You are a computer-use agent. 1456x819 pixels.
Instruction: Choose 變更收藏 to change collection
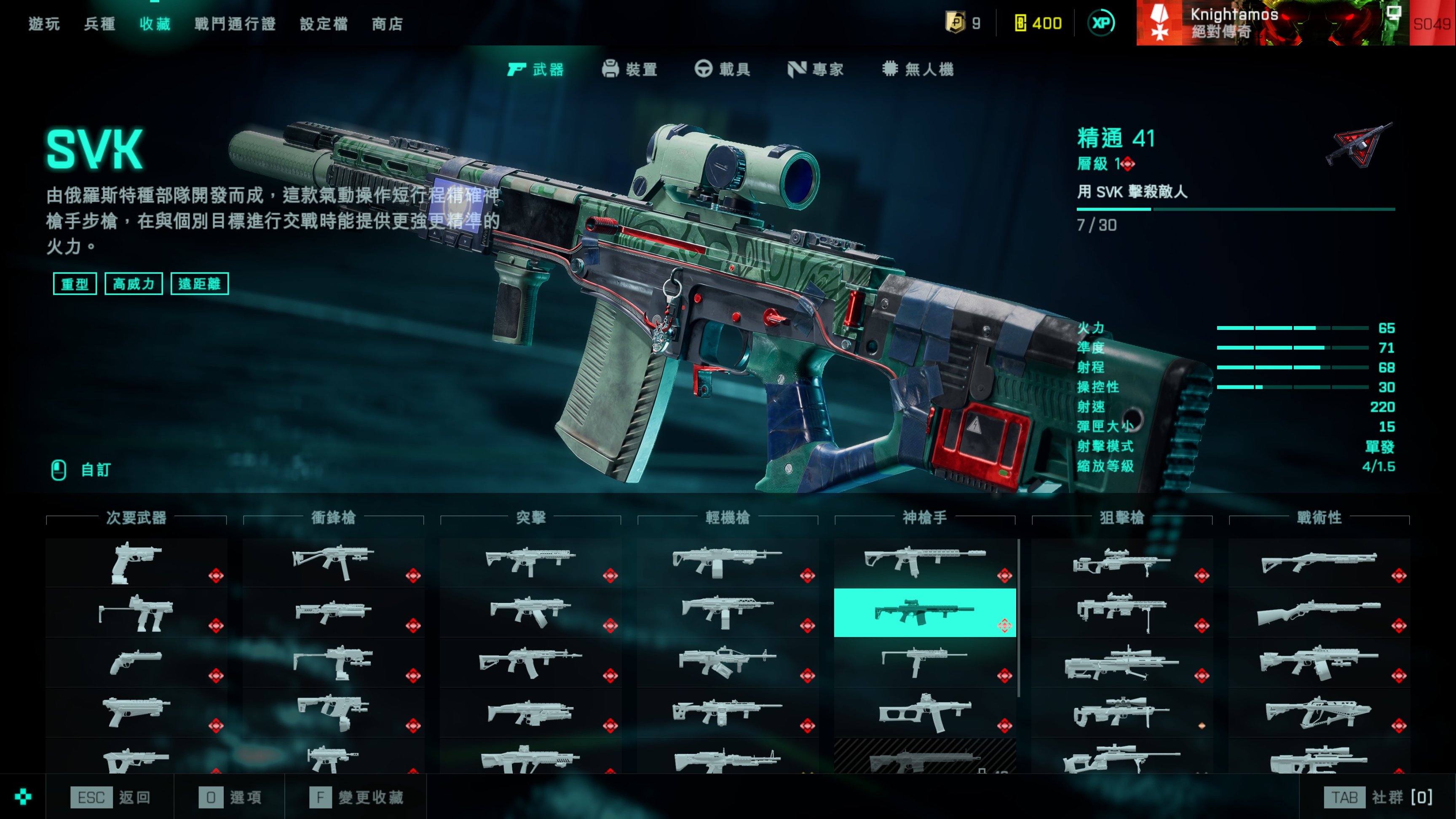tap(357, 797)
